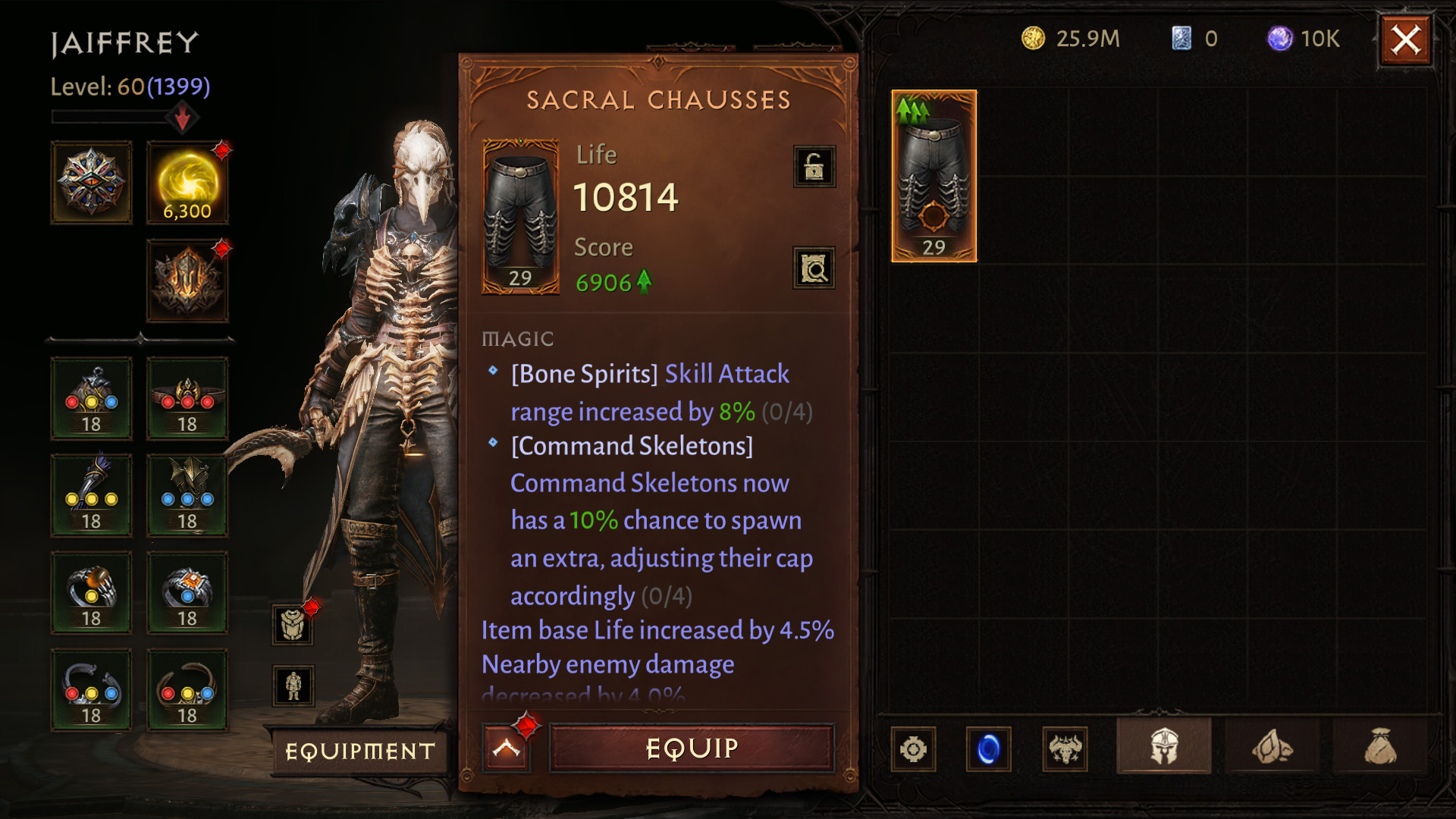Close the inventory screen
The image size is (1456, 819).
pyautogui.click(x=1405, y=40)
